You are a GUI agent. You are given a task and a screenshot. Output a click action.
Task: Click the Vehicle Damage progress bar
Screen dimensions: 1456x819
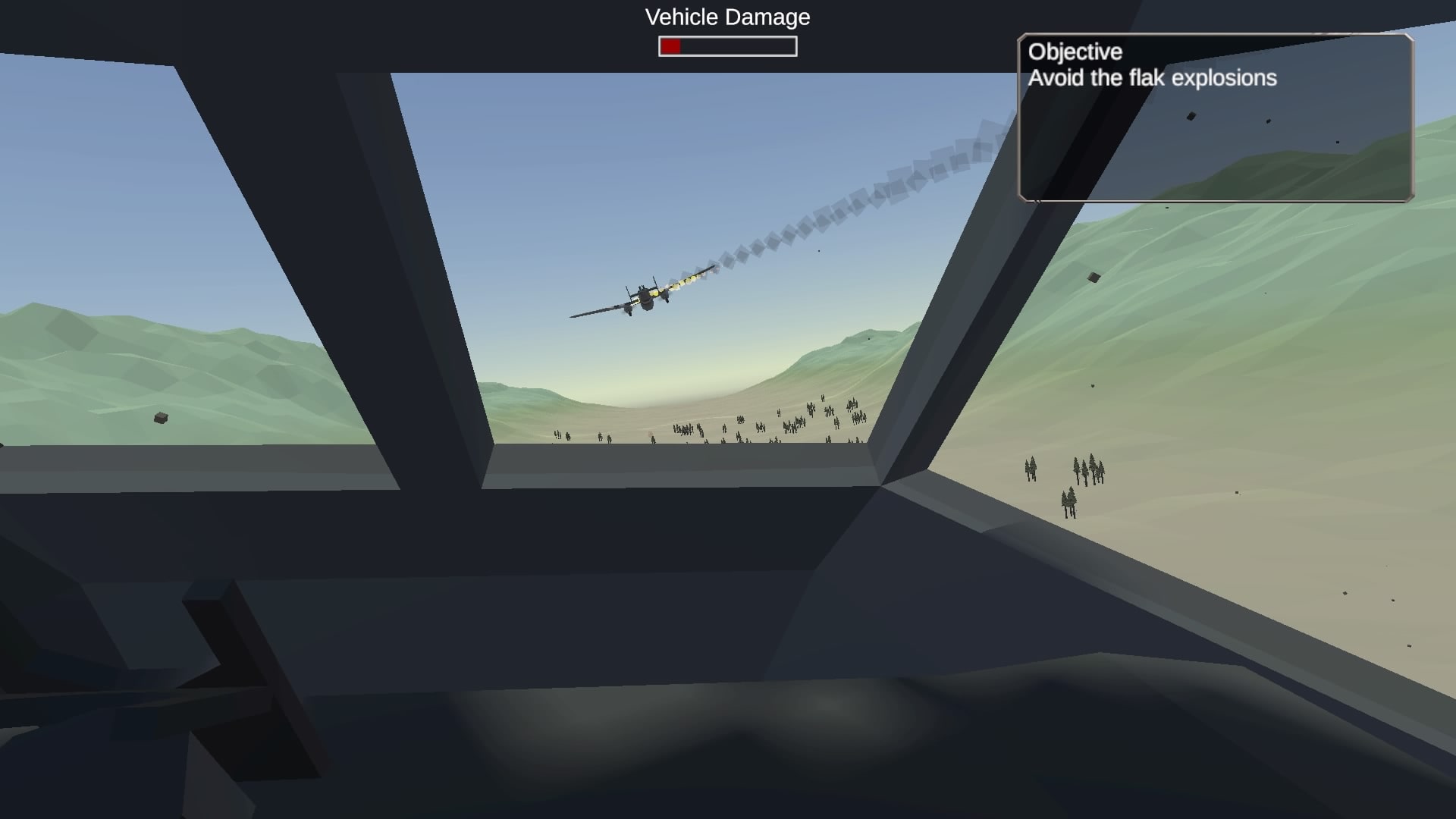click(x=726, y=47)
